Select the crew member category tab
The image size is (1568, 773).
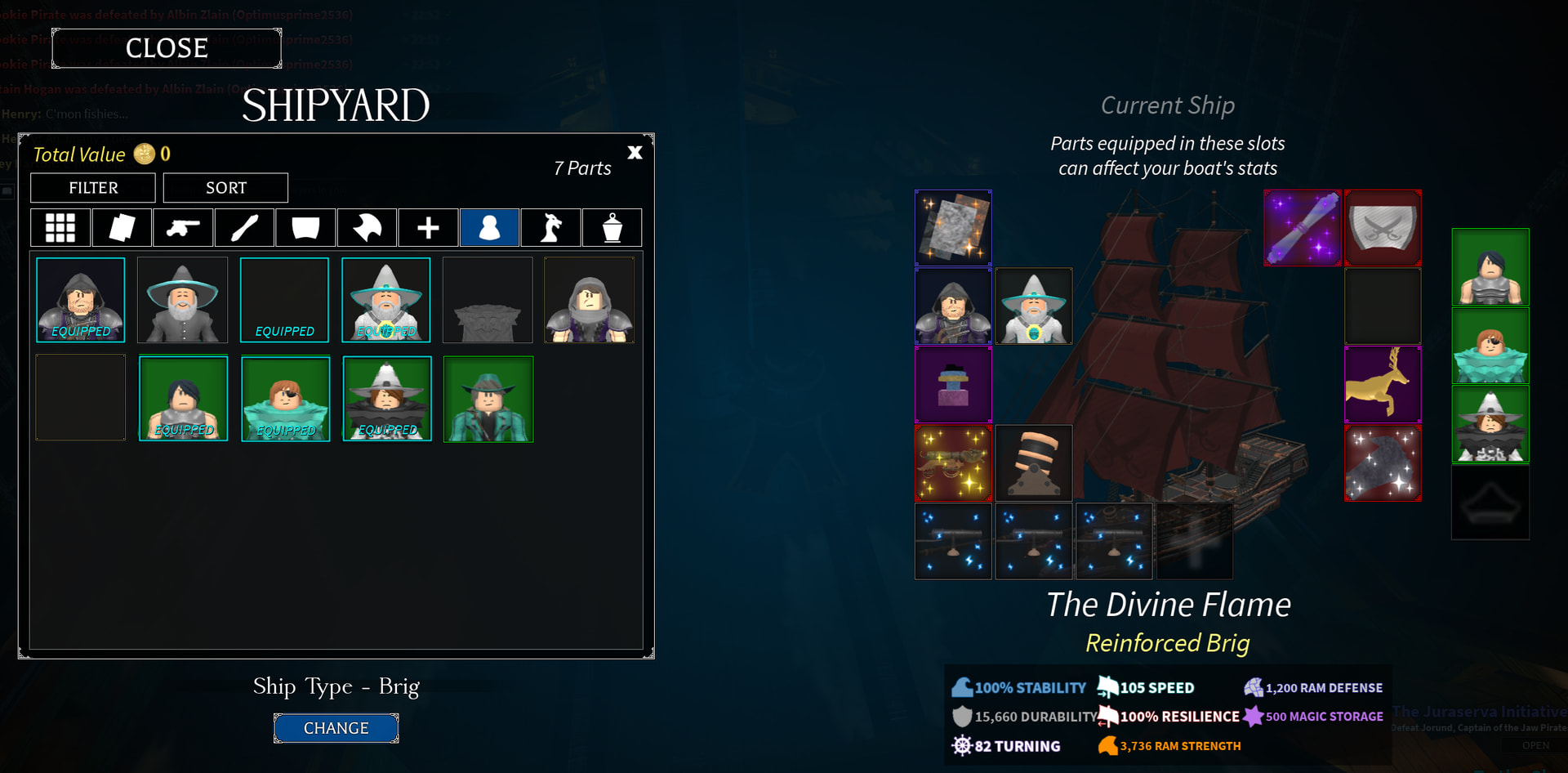(489, 227)
